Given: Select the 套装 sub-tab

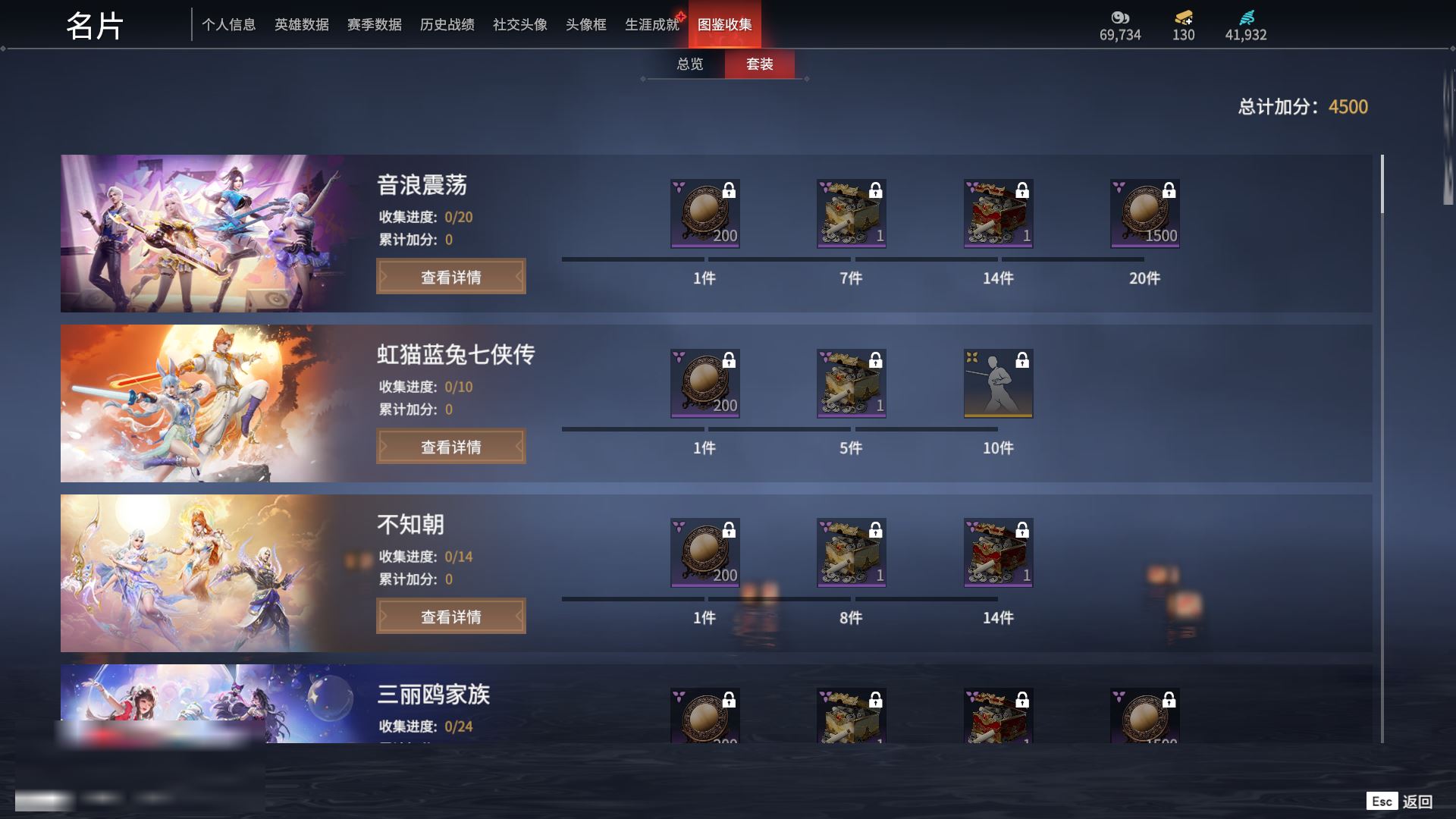Looking at the screenshot, I should click(759, 64).
